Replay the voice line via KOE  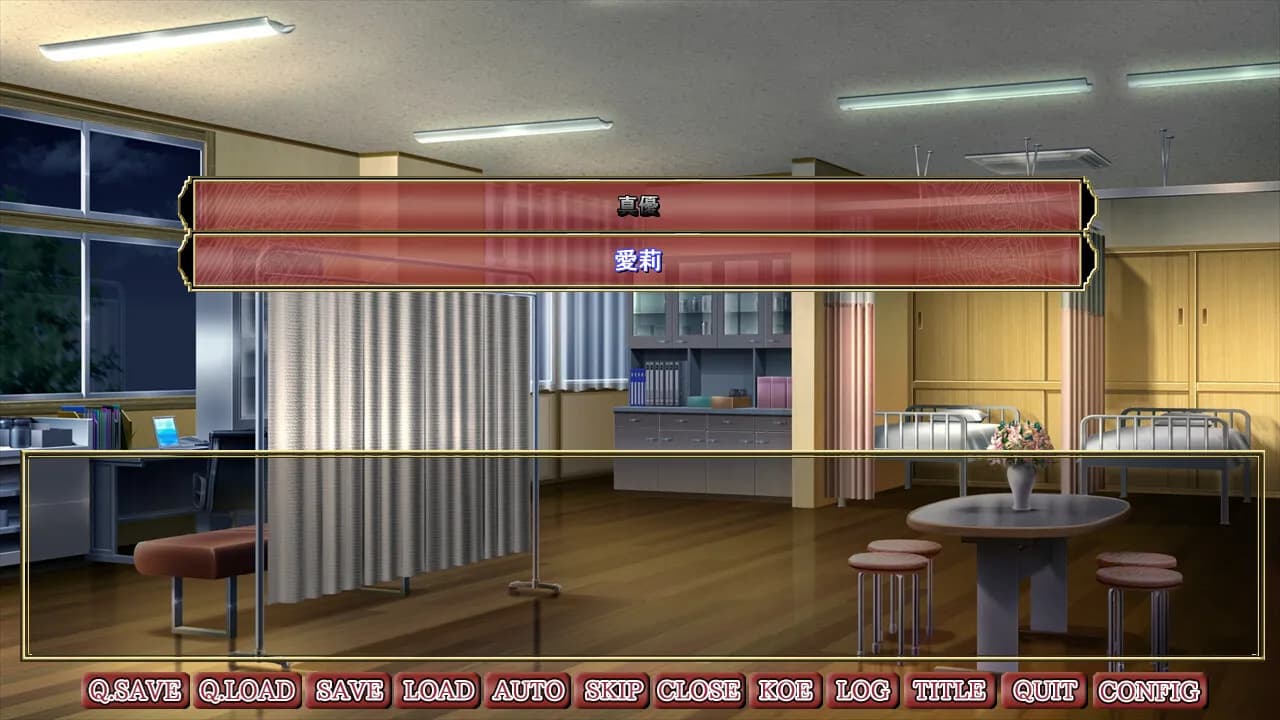[786, 689]
